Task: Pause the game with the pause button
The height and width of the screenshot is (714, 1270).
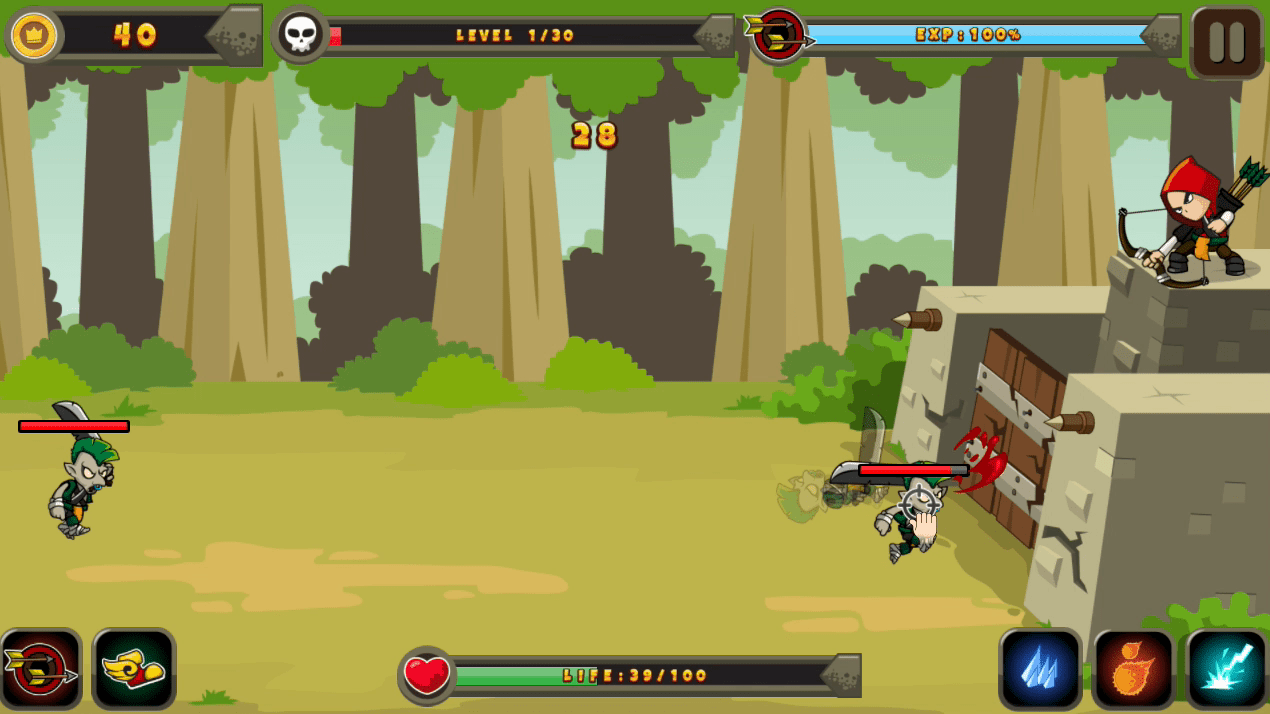Action: [1226, 42]
